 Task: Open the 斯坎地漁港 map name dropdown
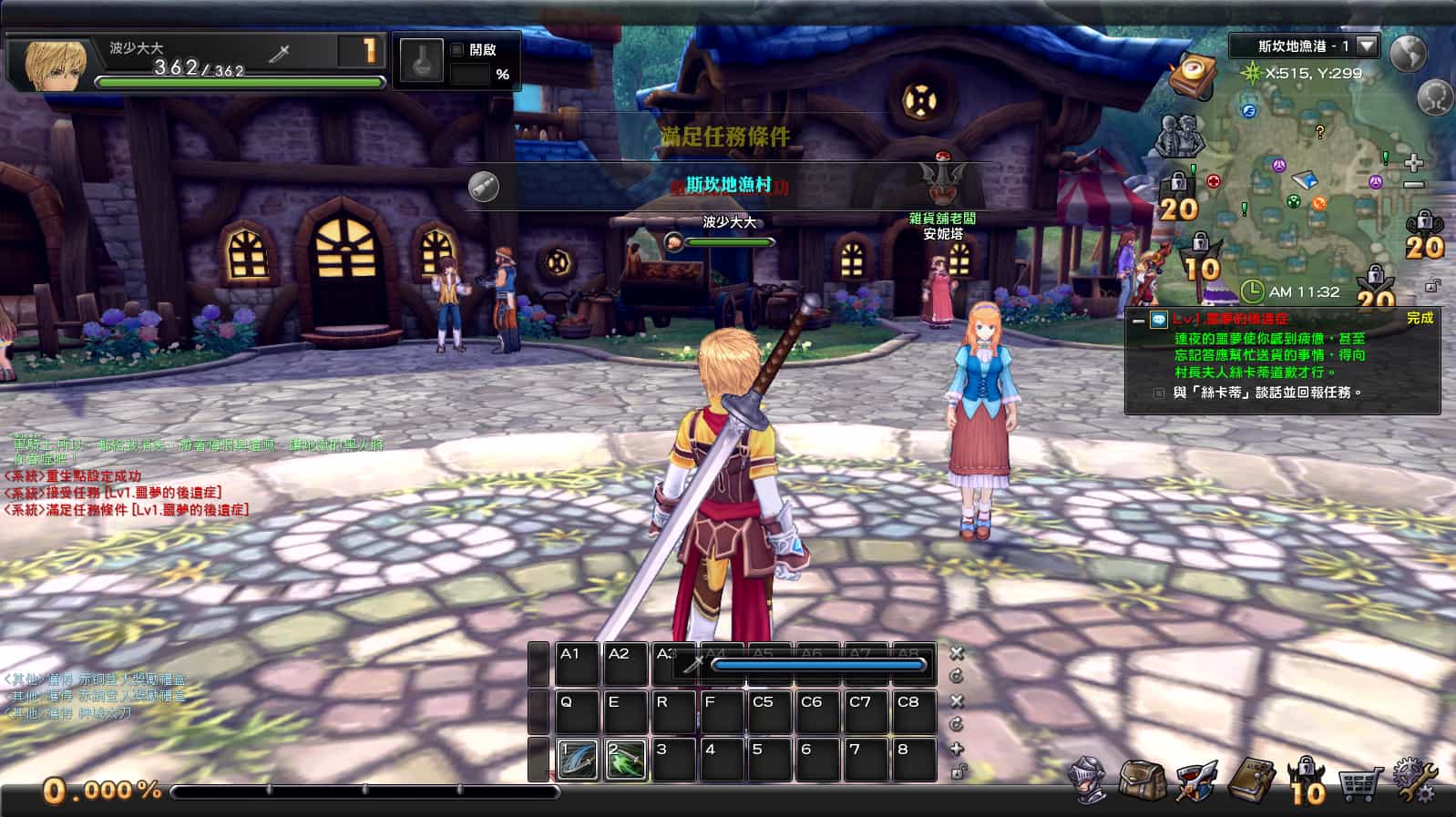pyautogui.click(x=1365, y=47)
